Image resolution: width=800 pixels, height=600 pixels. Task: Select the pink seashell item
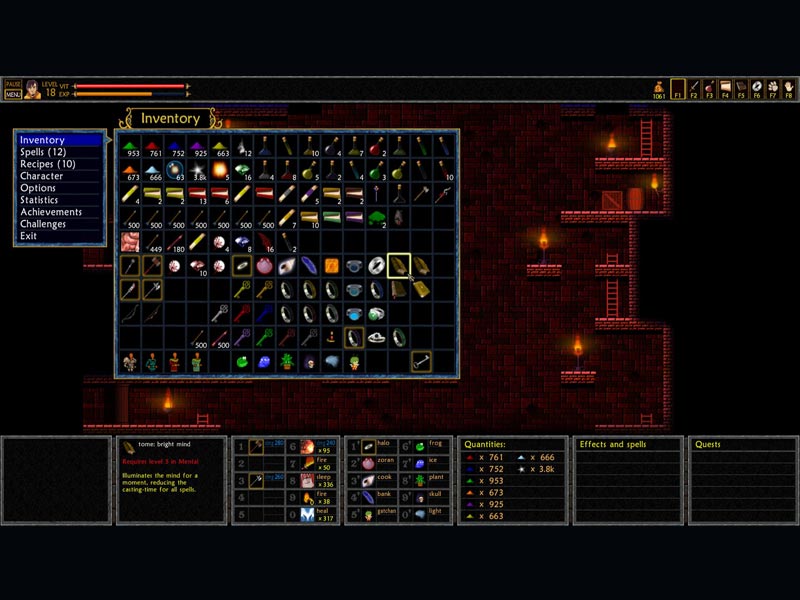click(264, 266)
